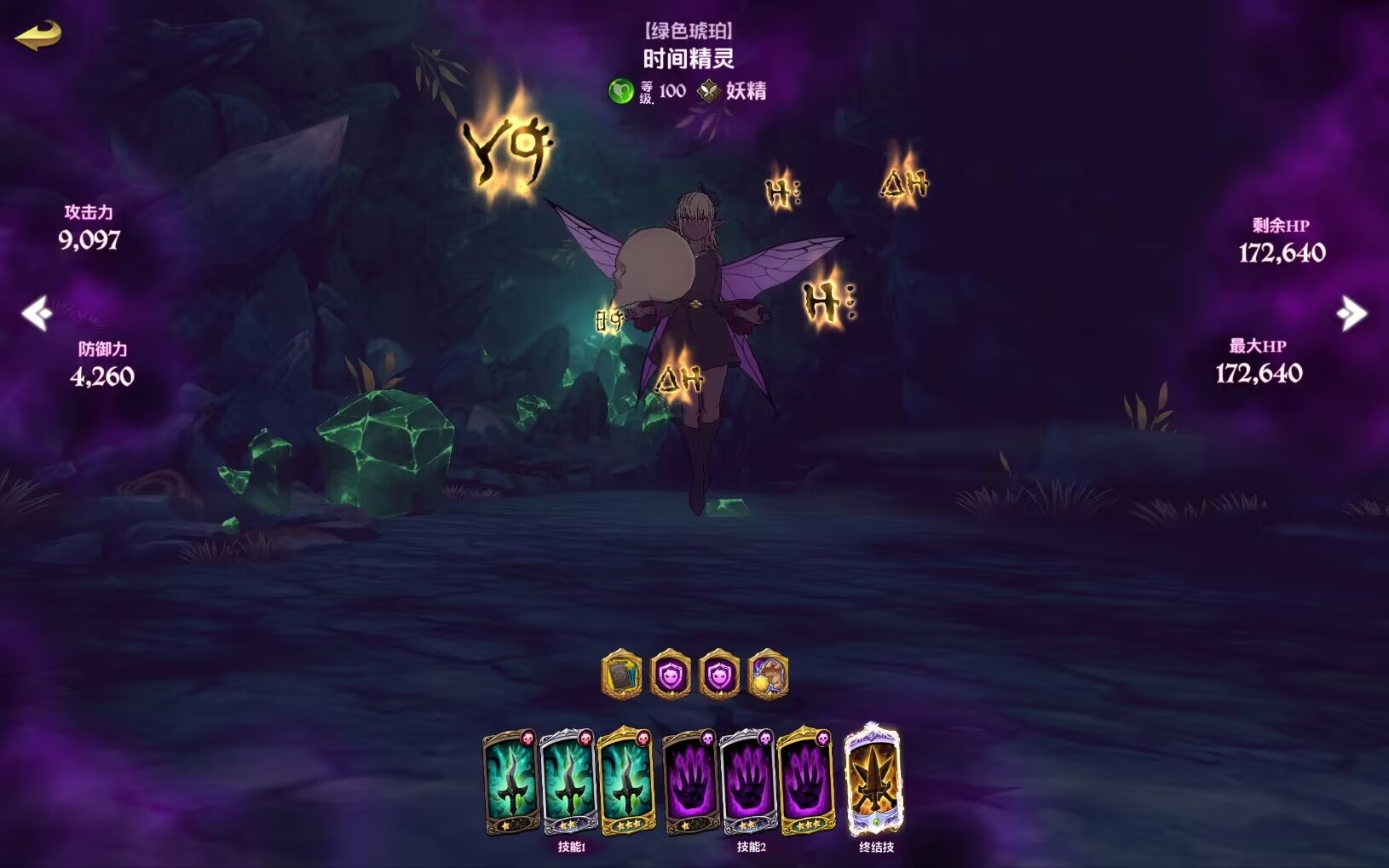Click the green attribute orb icon
Screen dimensions: 1389x868
point(620,90)
